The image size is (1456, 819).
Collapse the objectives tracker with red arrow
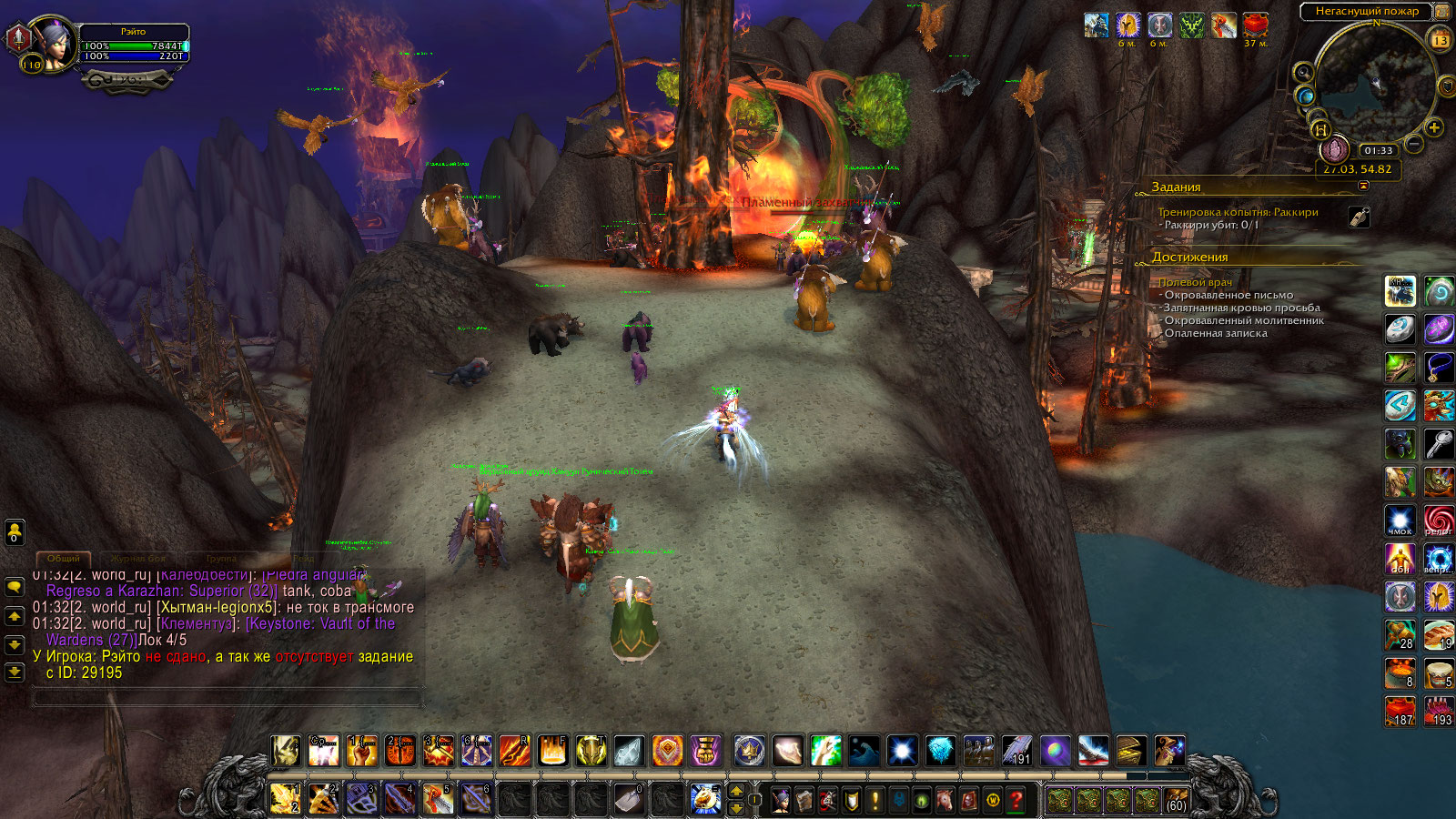[x=1363, y=186]
